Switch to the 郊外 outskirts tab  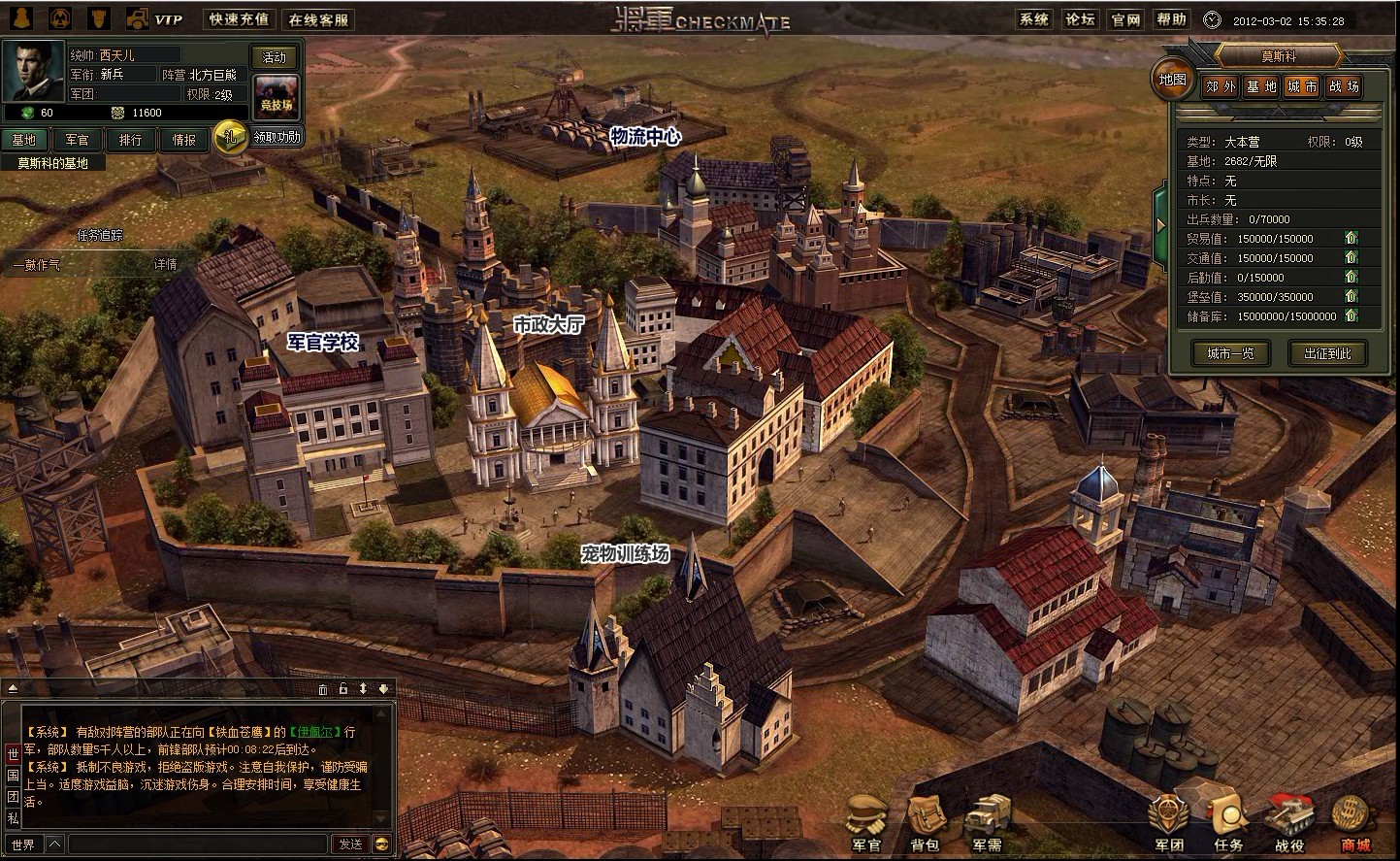[x=1221, y=86]
